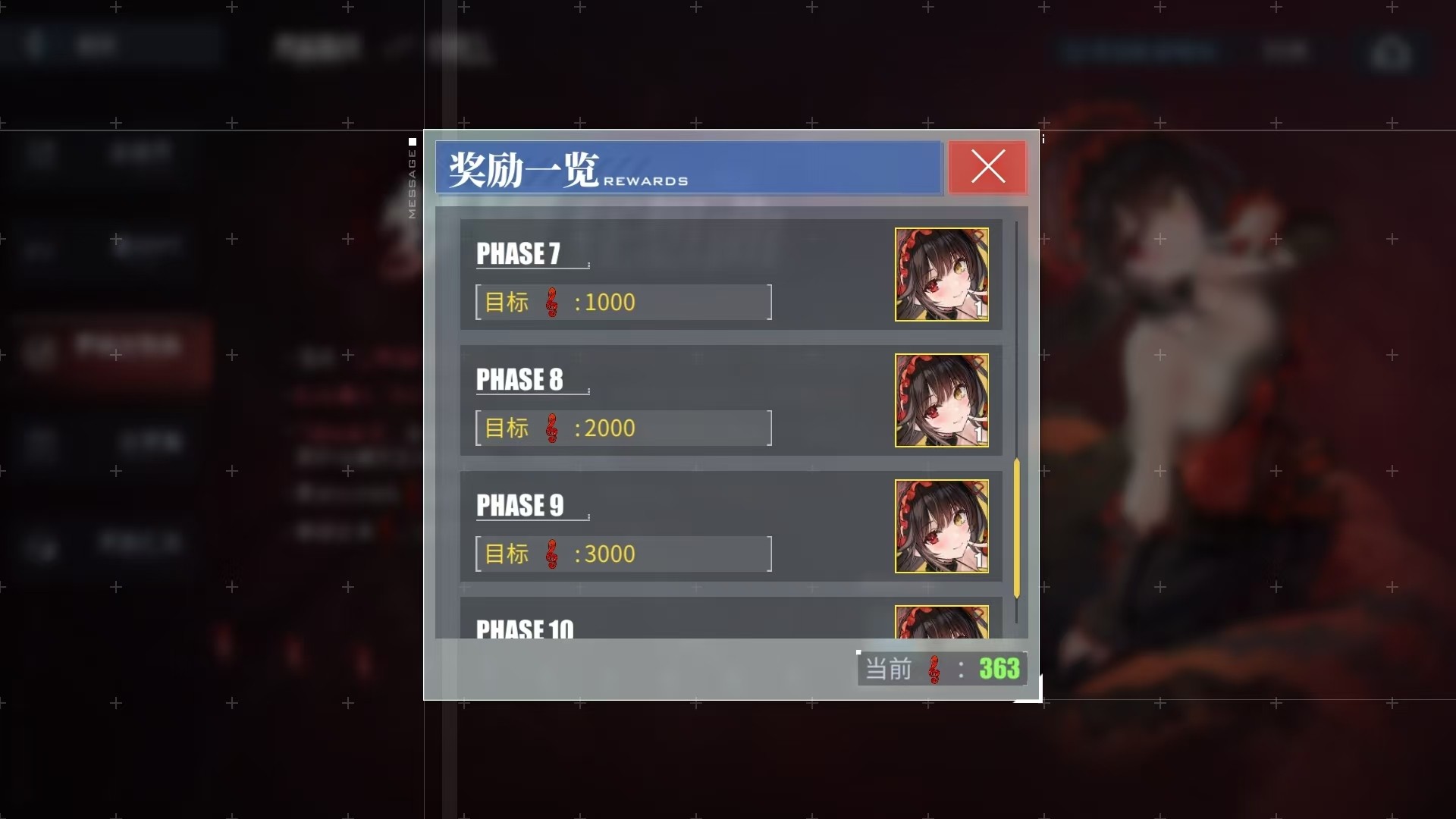Click the 奖励一览 REWARDS title bar
The height and width of the screenshot is (819, 1456).
[687, 168]
